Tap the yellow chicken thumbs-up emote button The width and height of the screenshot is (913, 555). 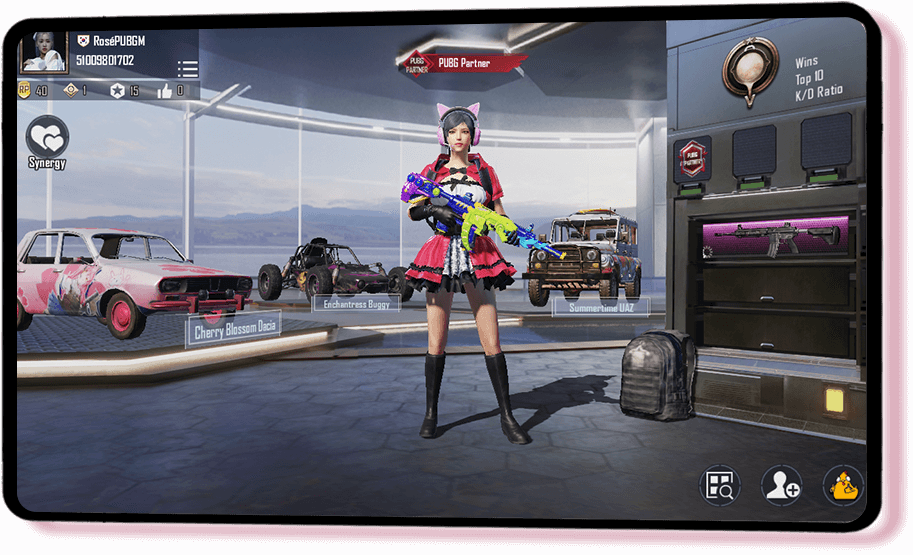842,486
